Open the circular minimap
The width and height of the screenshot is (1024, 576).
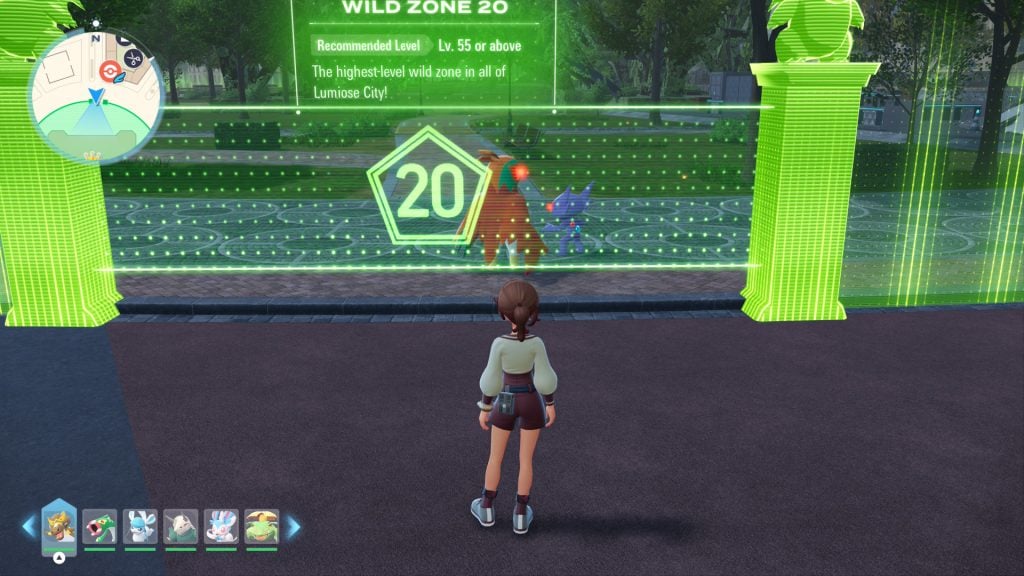coord(96,97)
